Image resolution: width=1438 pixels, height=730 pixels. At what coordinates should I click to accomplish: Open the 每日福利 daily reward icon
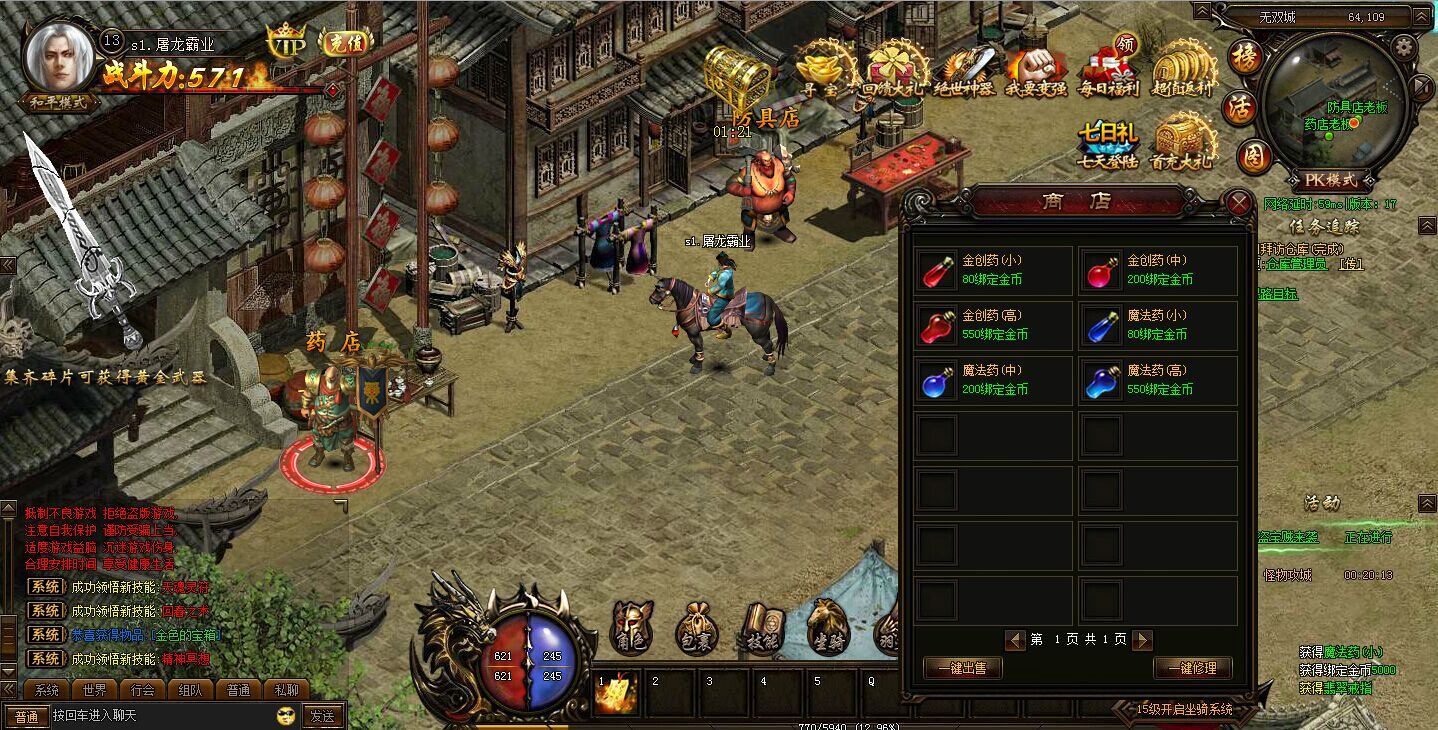coord(1109,68)
